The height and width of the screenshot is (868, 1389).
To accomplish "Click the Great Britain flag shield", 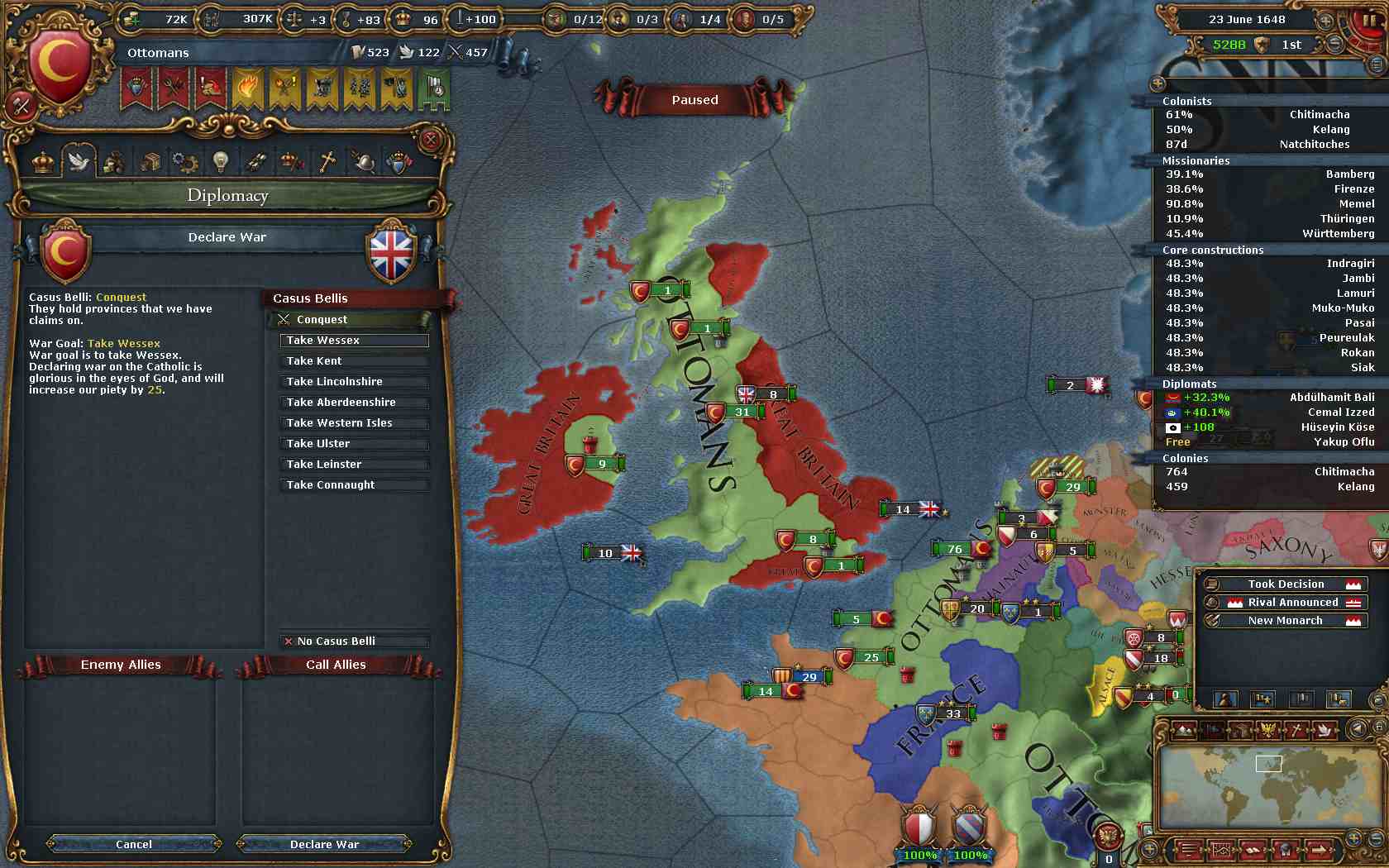I will pos(392,253).
